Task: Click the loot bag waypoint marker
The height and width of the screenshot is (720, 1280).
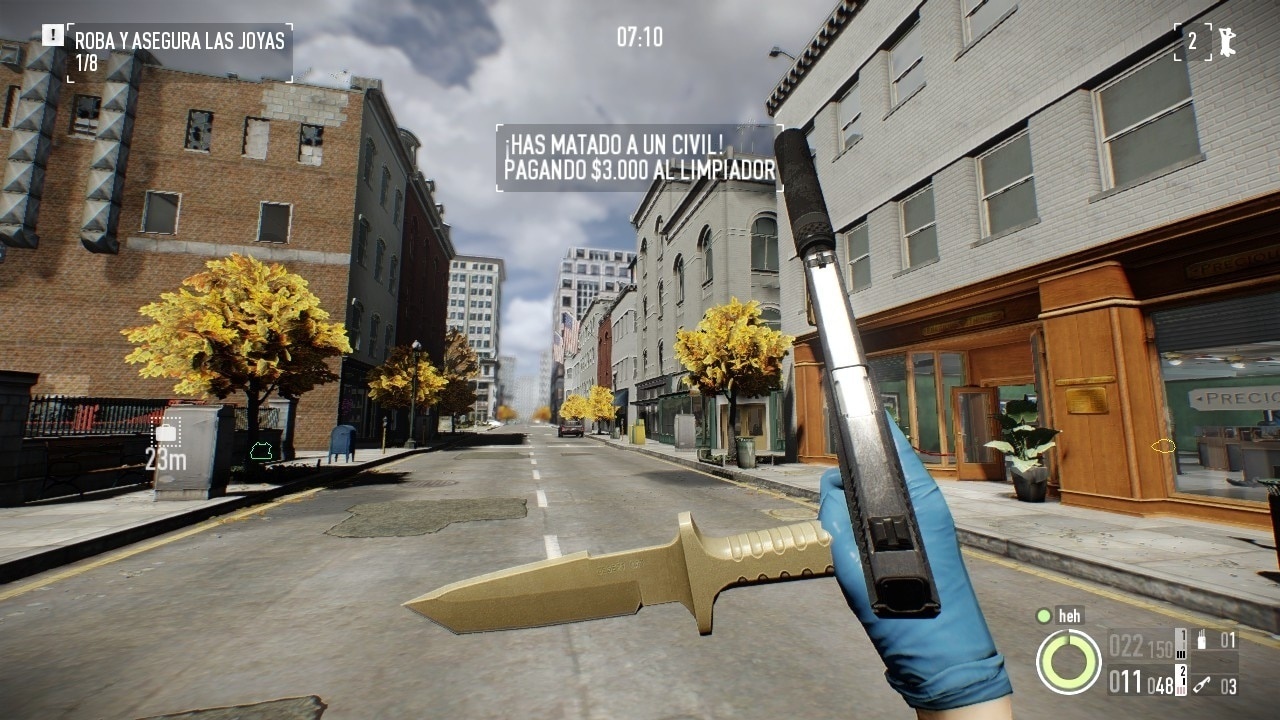Action: coord(166,433)
